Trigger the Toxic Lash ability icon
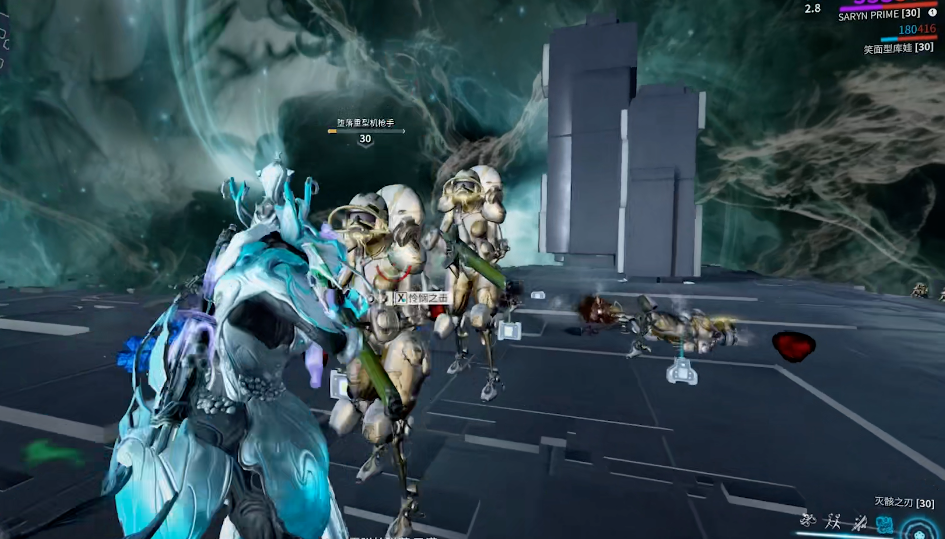Screen dimensions: 945x539 pos(858,523)
